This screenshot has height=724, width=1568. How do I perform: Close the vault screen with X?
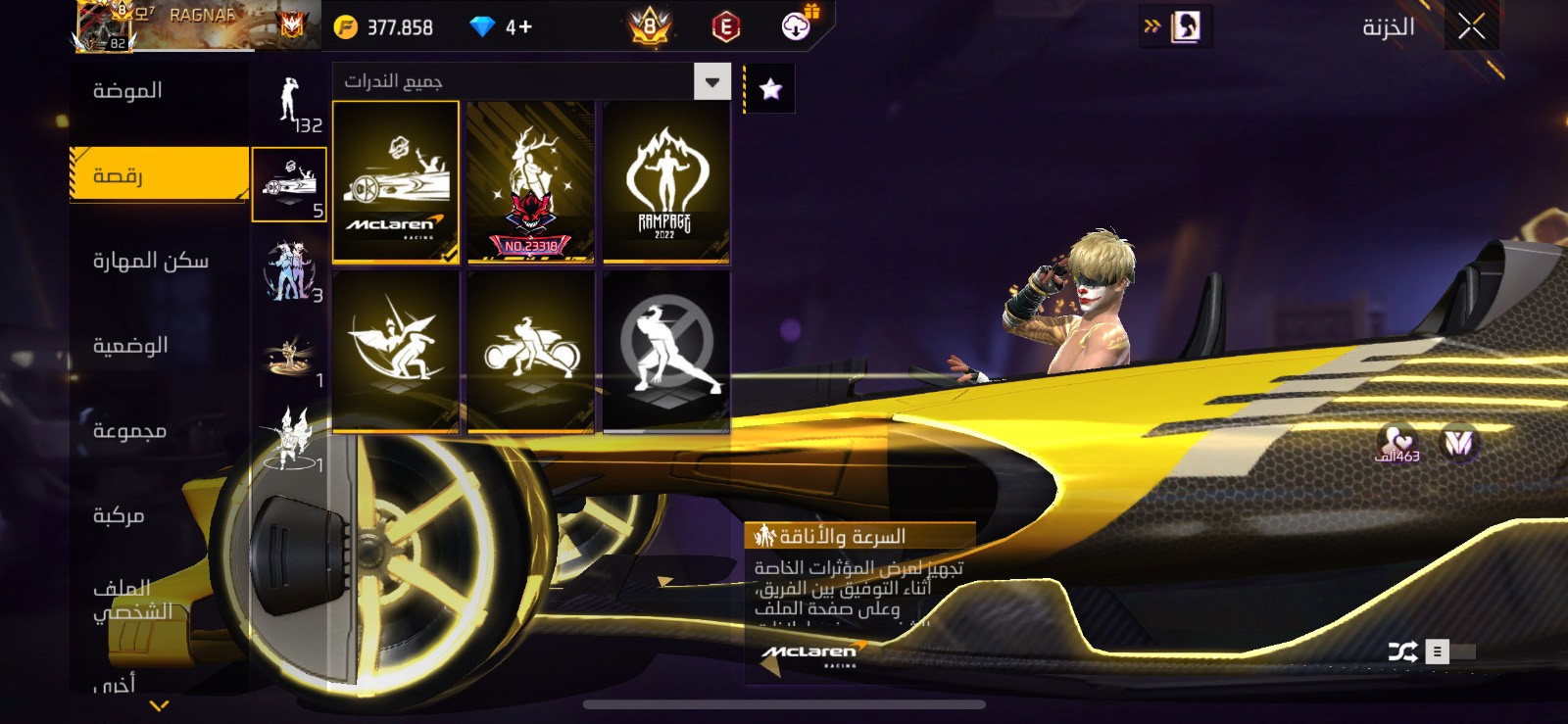pyautogui.click(x=1471, y=27)
